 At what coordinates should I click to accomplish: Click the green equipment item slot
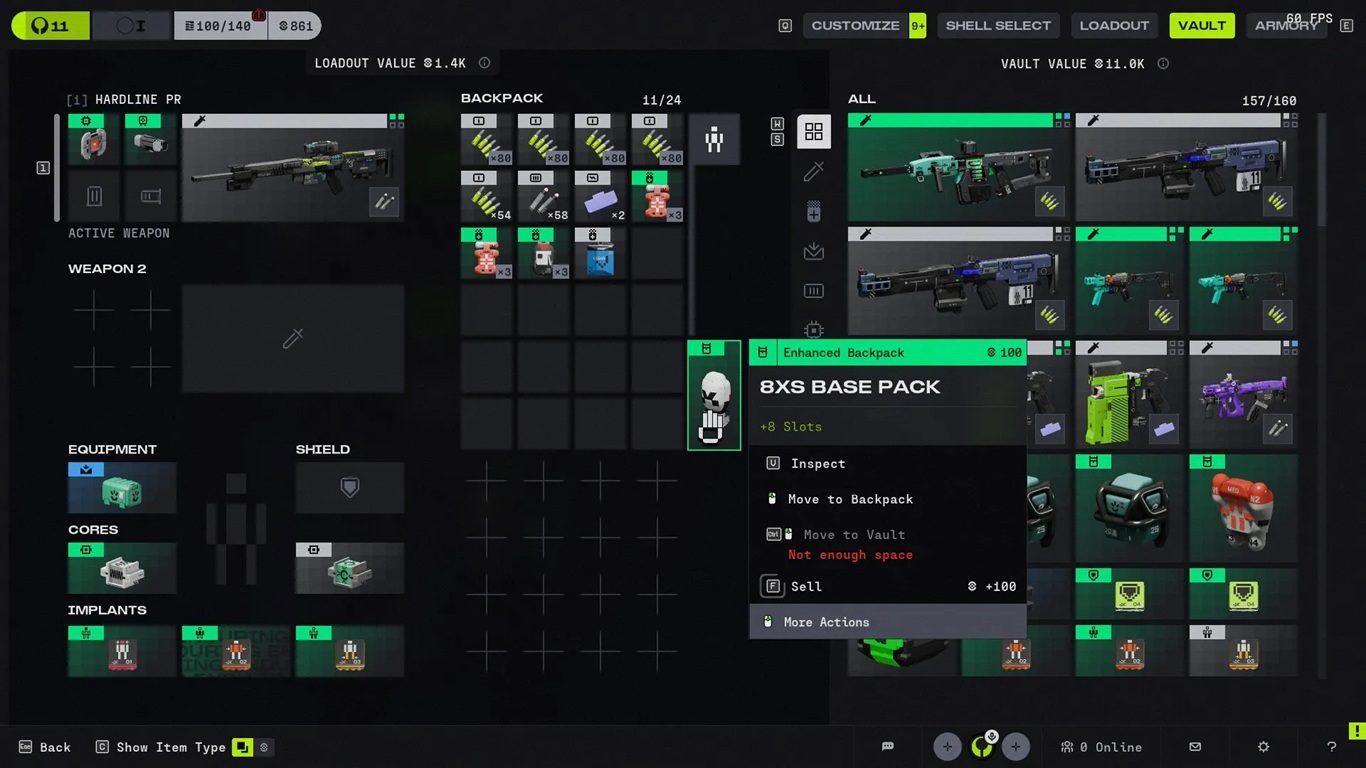pos(122,488)
